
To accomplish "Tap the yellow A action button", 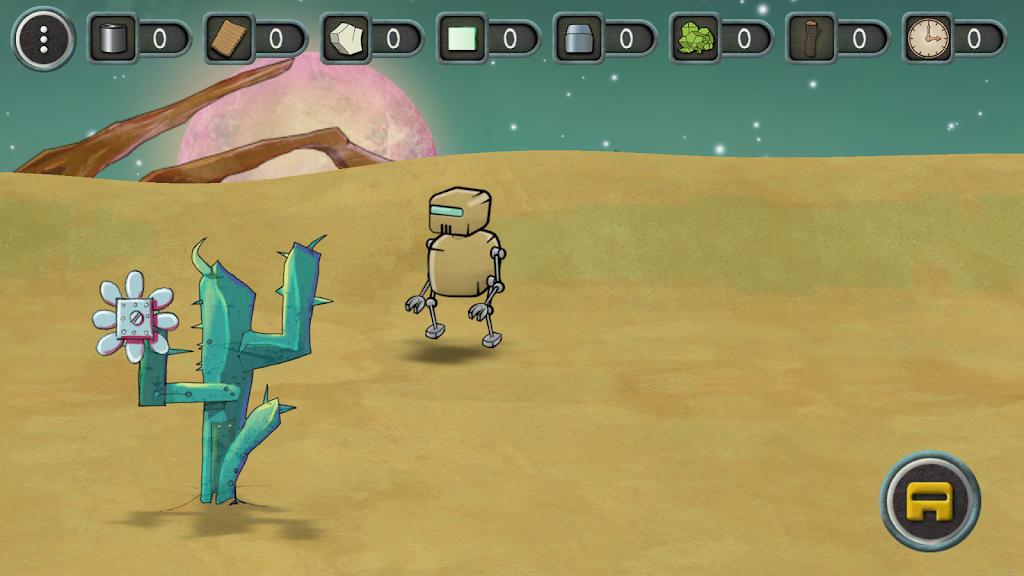I will coord(930,500).
